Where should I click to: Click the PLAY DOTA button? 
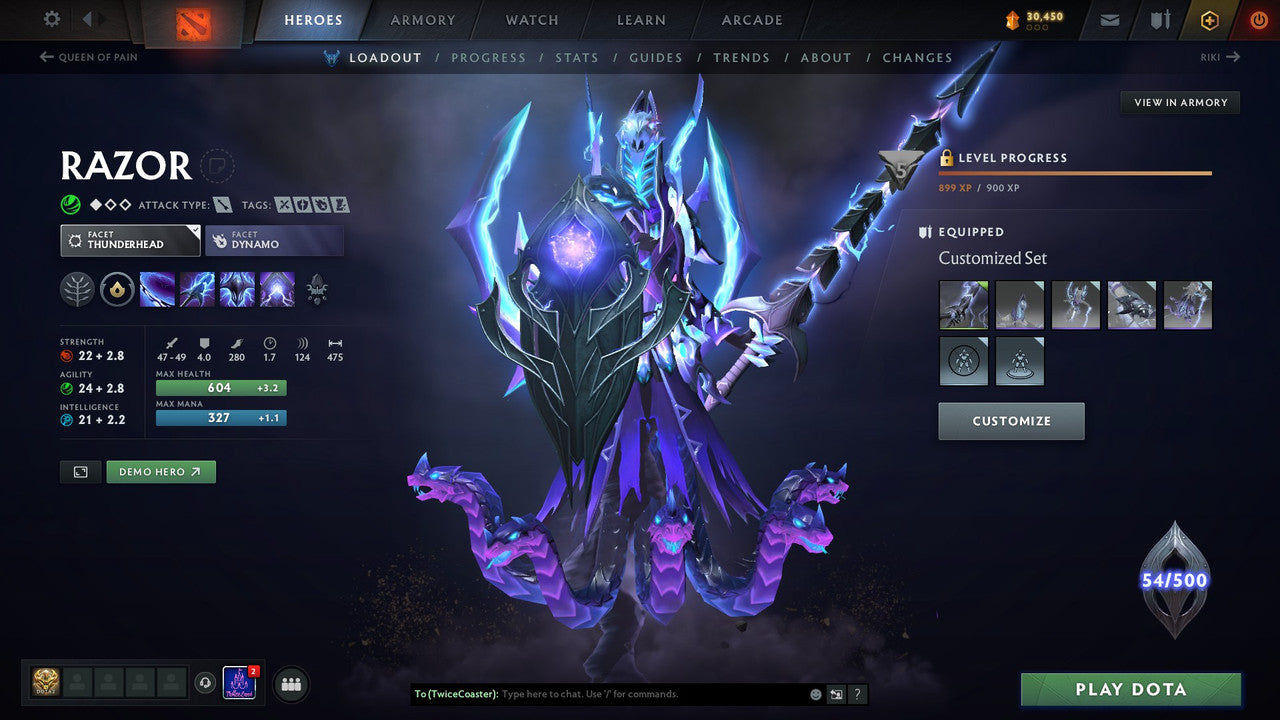pos(1133,689)
